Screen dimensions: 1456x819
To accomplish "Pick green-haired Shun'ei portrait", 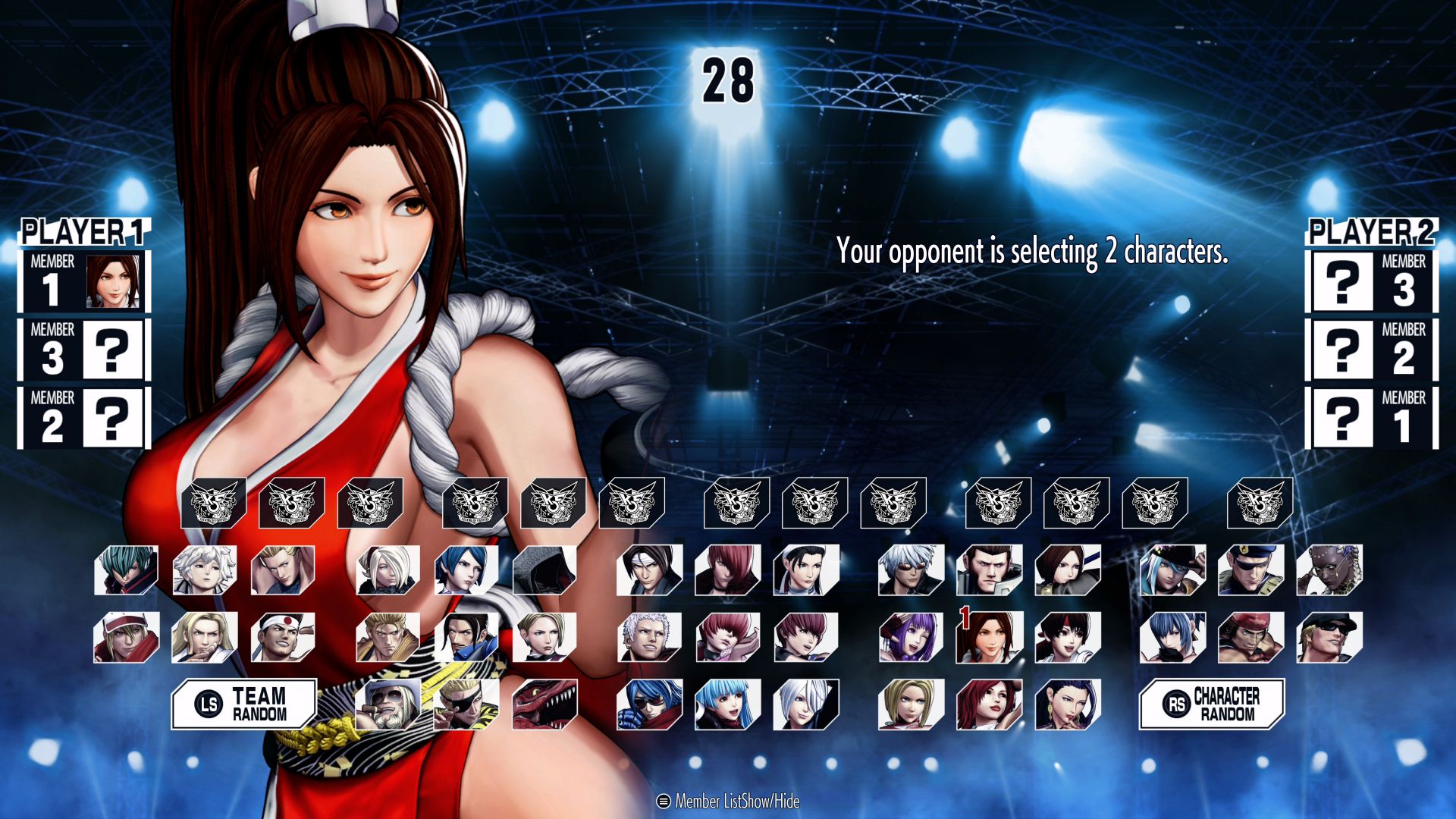I will (126, 570).
